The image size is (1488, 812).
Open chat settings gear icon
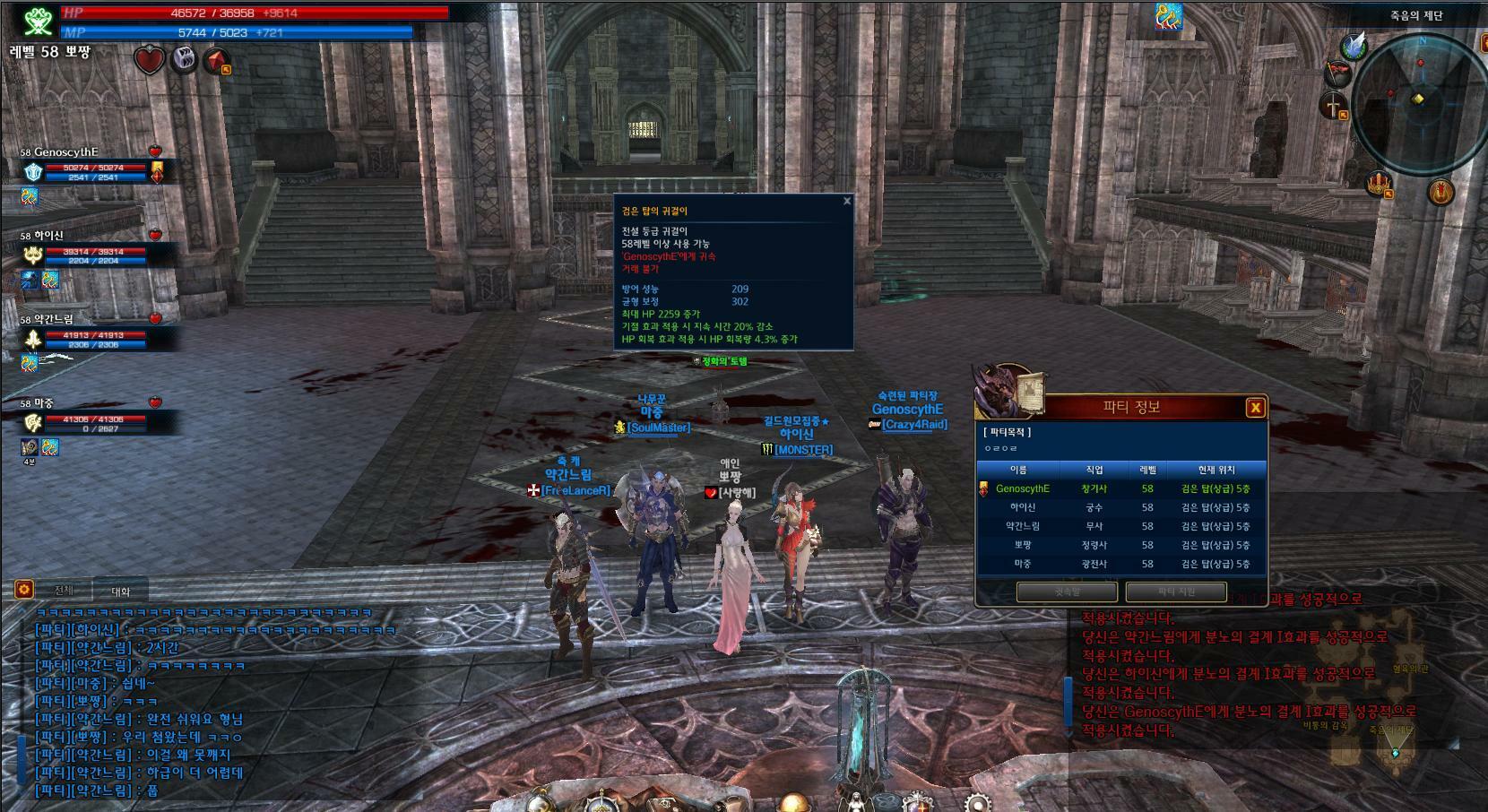click(24, 589)
